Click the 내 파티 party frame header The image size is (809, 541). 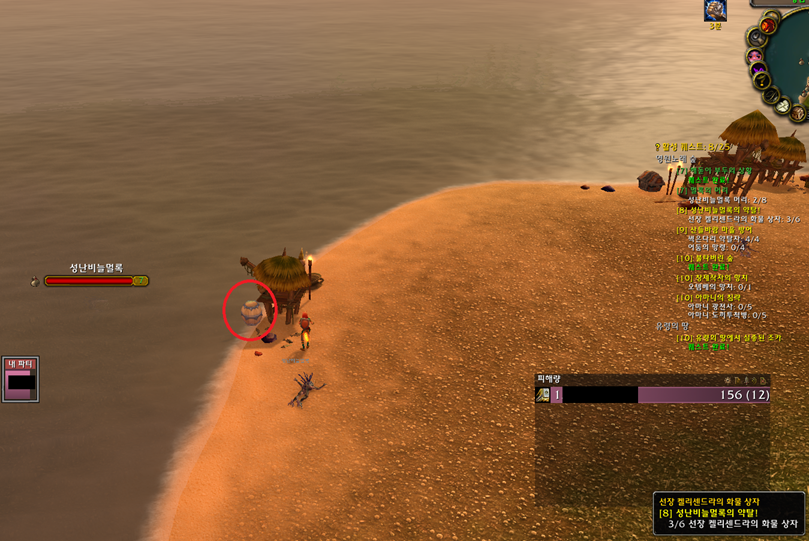tap(20, 364)
